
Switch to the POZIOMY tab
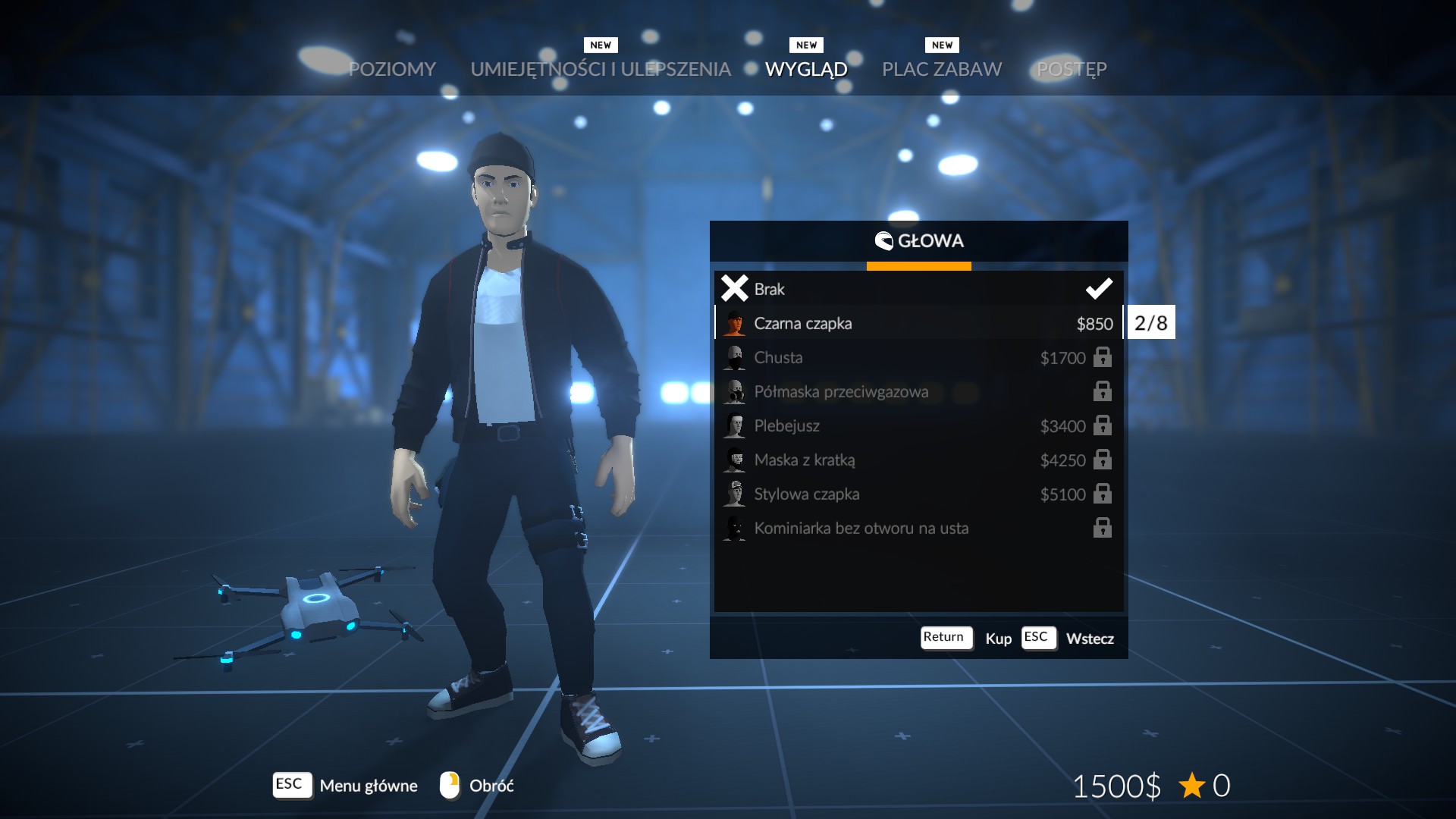392,69
